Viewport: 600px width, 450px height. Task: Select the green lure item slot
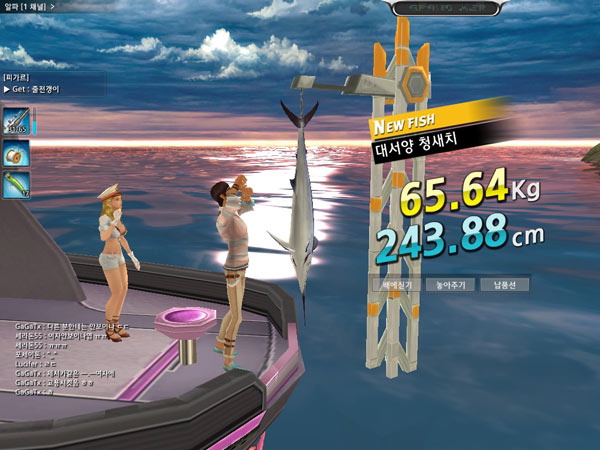point(15,185)
